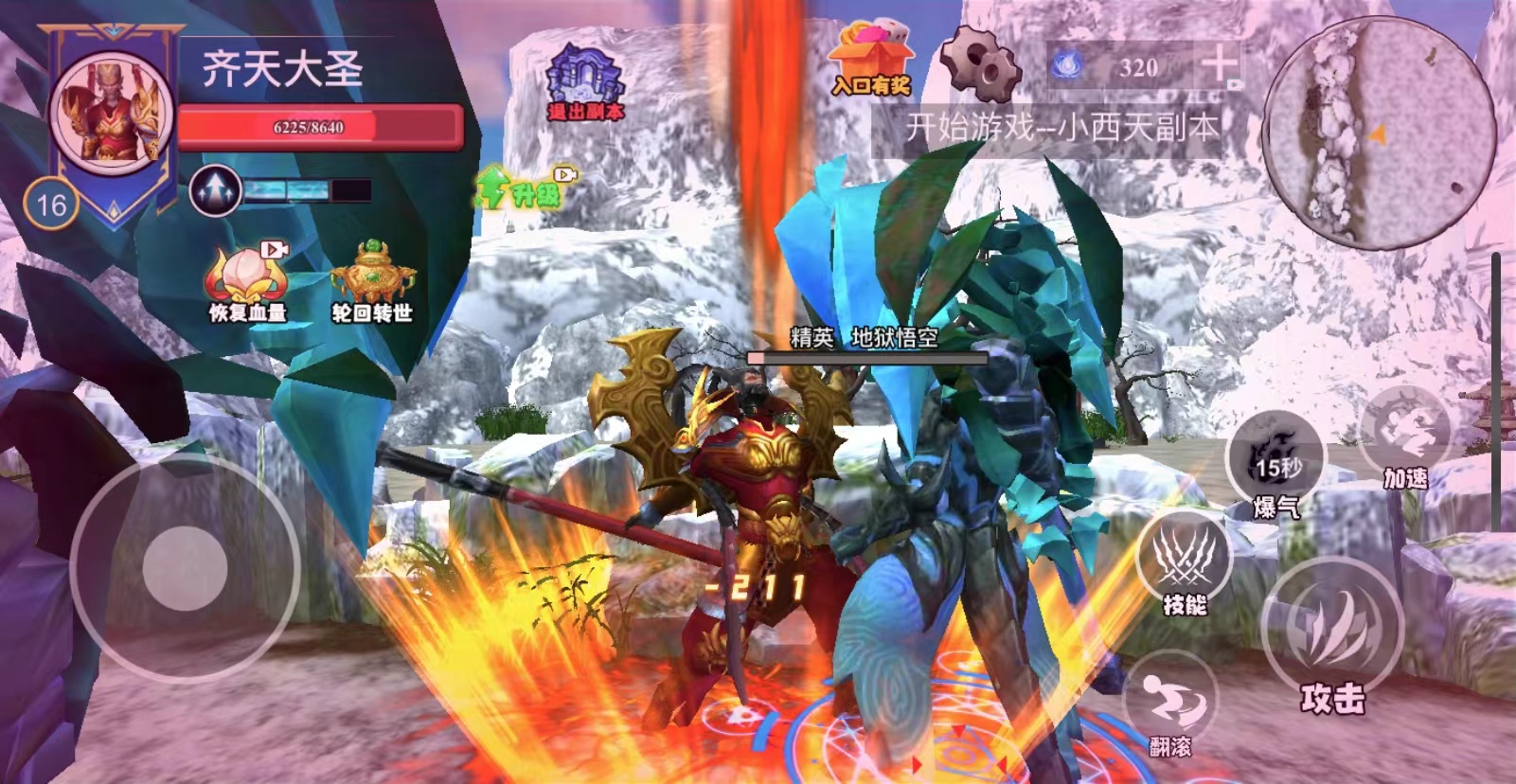1516x784 pixels.
Task: Touch the virtual movement joystick
Action: pyautogui.click(x=185, y=568)
